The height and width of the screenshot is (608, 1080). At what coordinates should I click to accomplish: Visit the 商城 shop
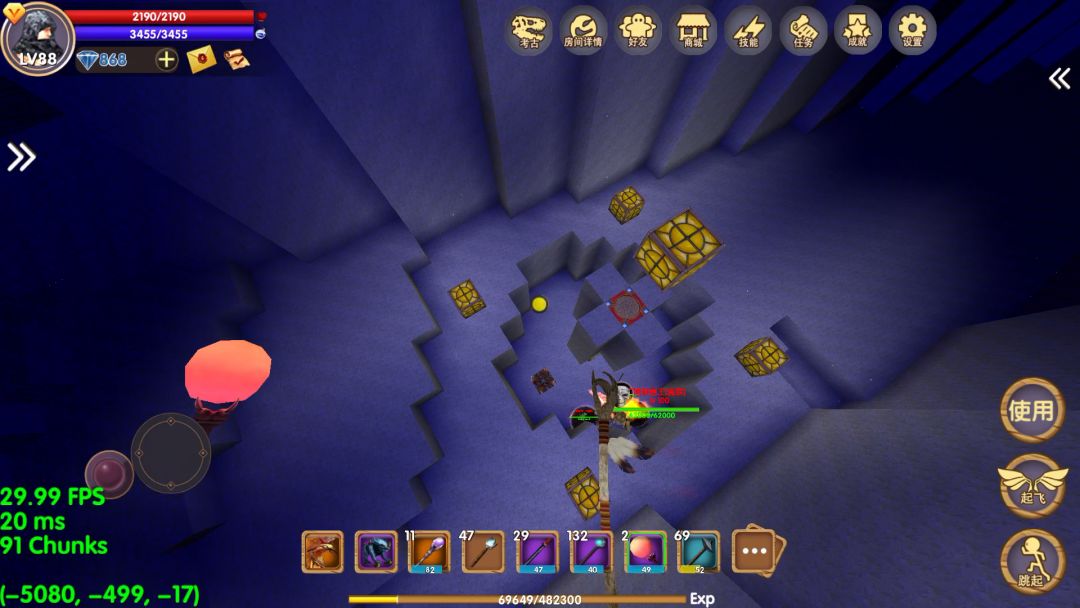point(691,30)
